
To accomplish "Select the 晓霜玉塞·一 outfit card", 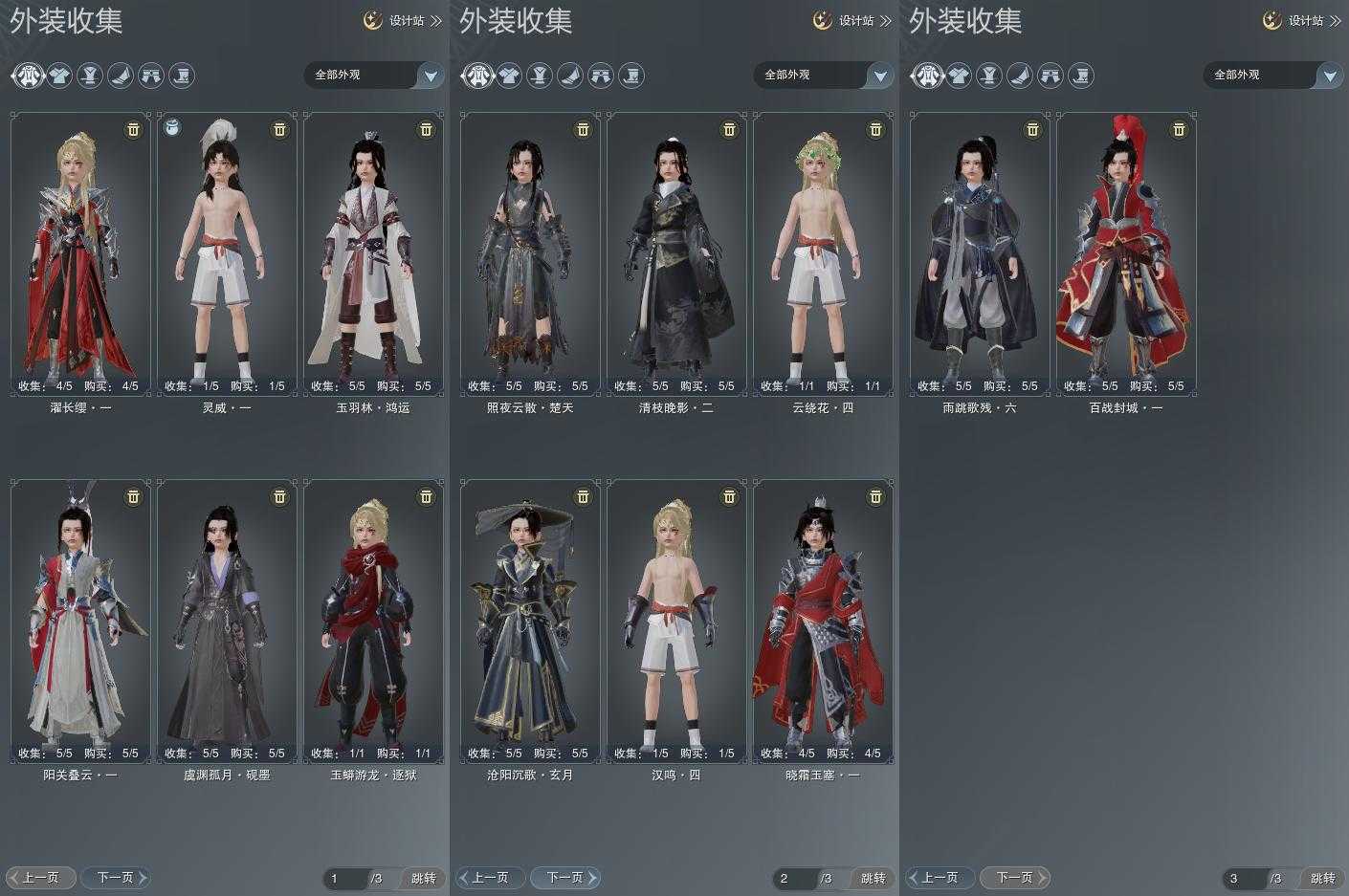I will [823, 621].
